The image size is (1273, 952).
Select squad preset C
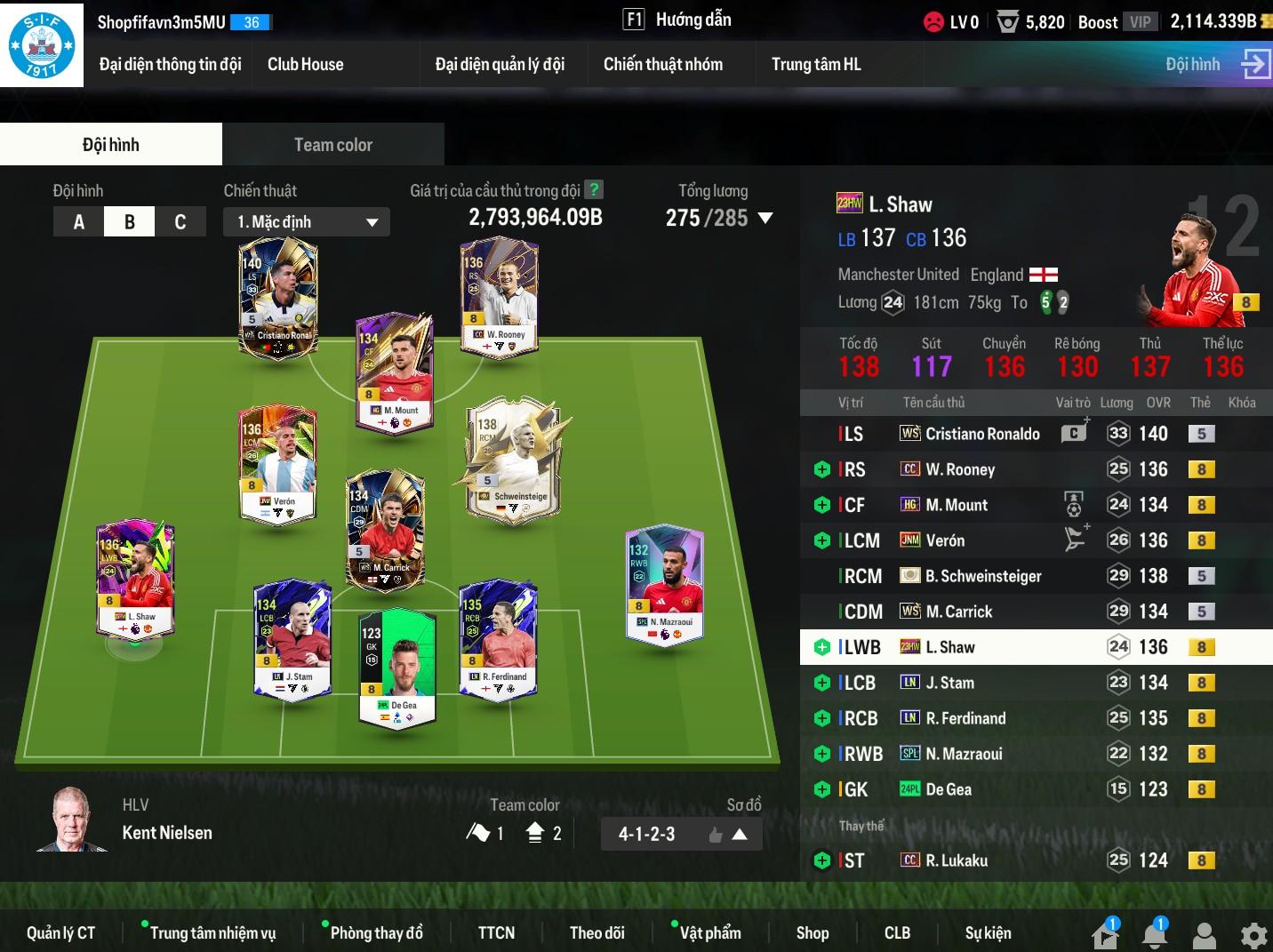pyautogui.click(x=180, y=222)
